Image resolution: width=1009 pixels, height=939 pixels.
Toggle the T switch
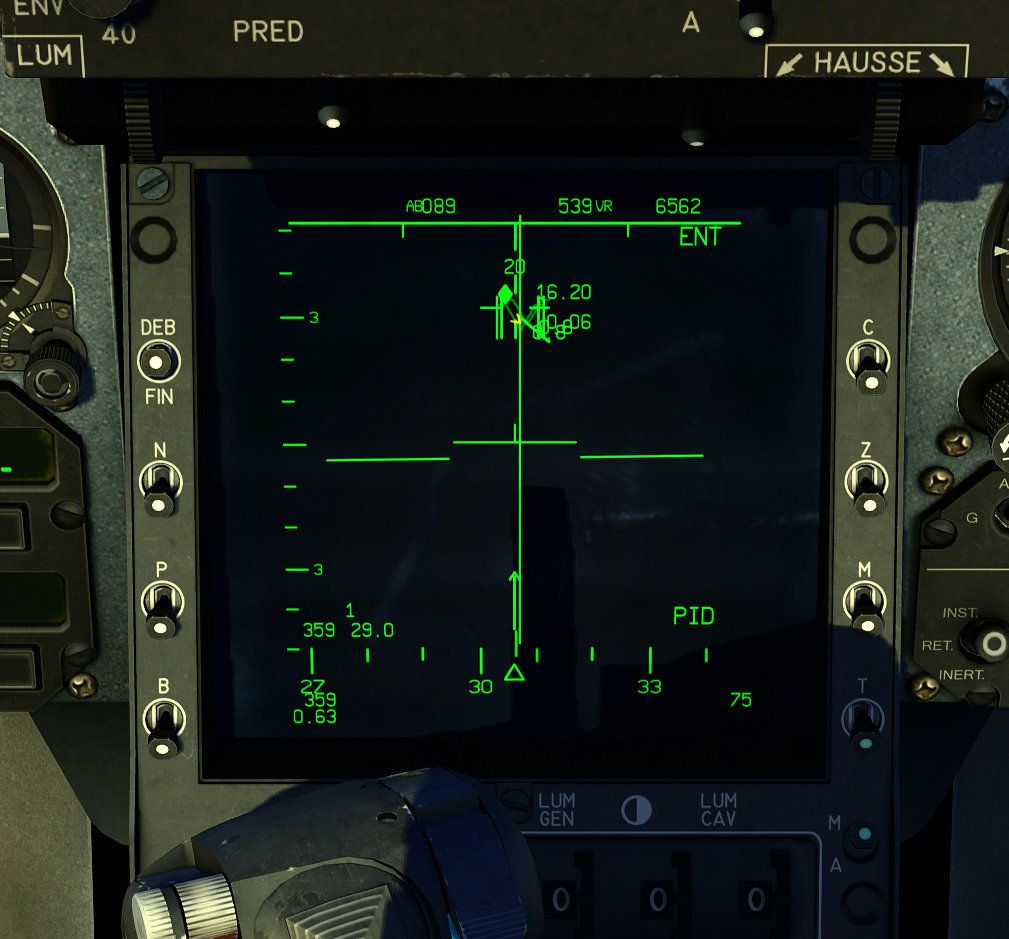862,722
